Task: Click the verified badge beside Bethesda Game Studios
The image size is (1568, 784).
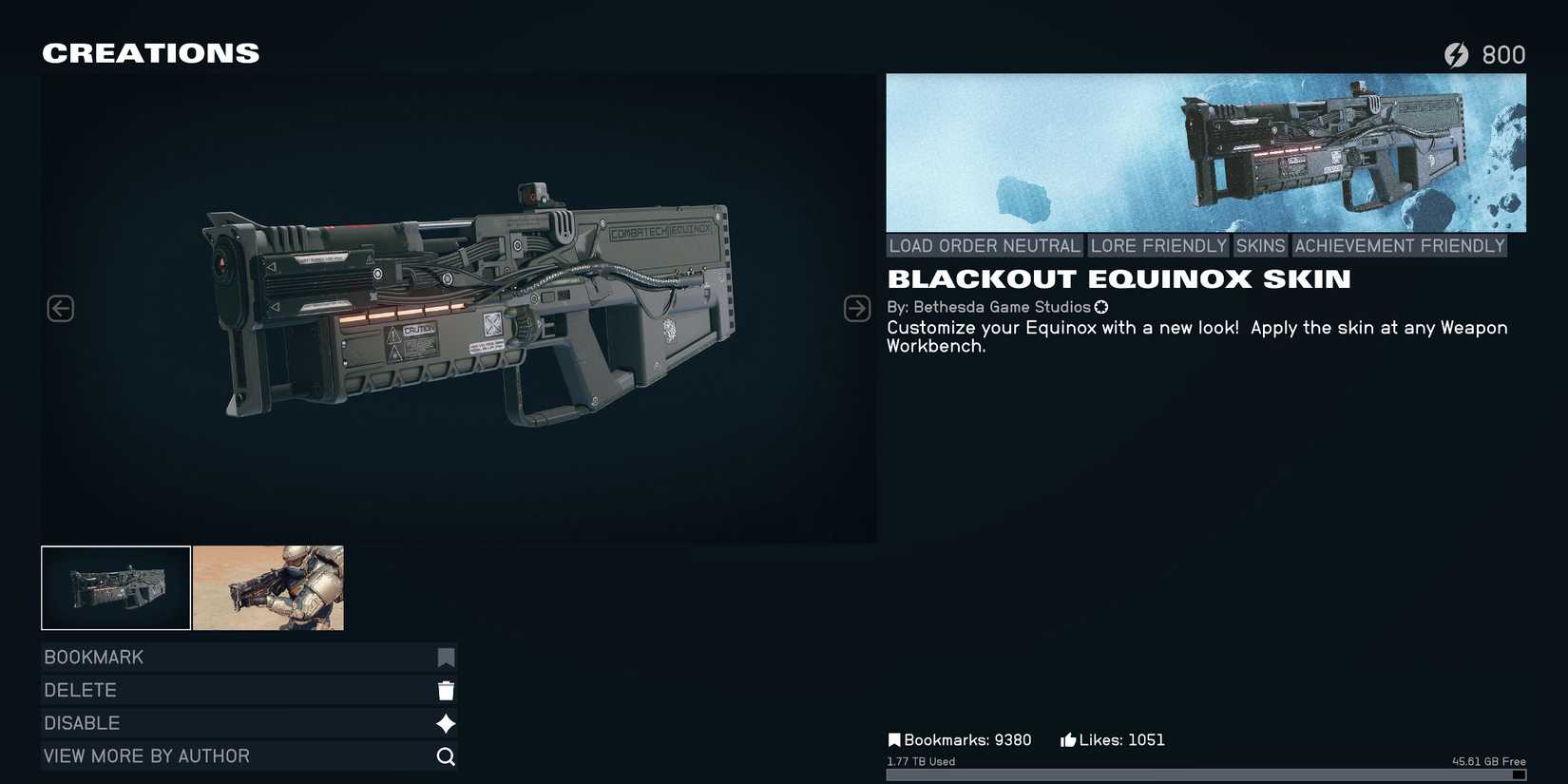Action: pyautogui.click(x=1100, y=307)
